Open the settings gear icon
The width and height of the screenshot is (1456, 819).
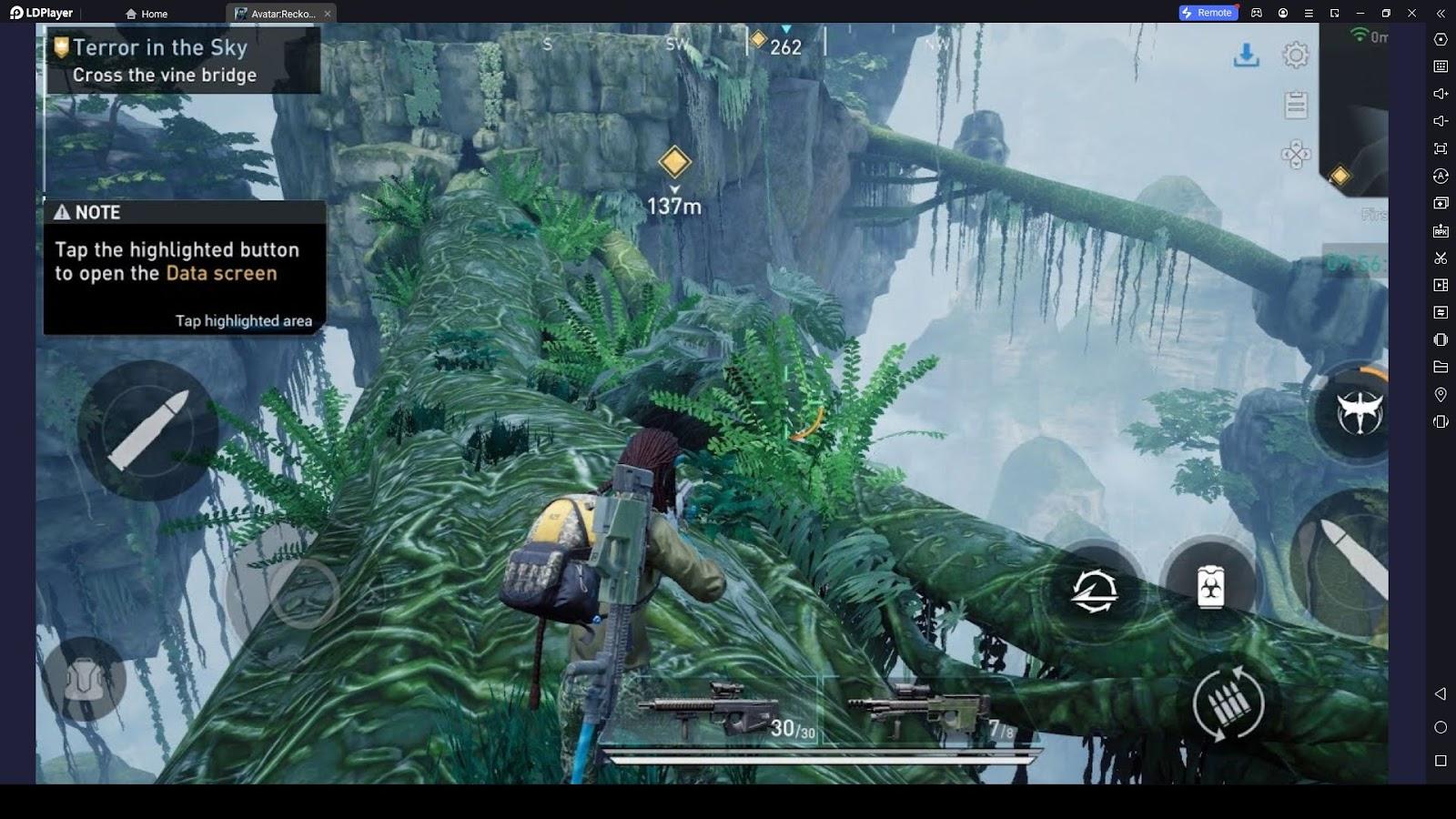click(x=1296, y=56)
